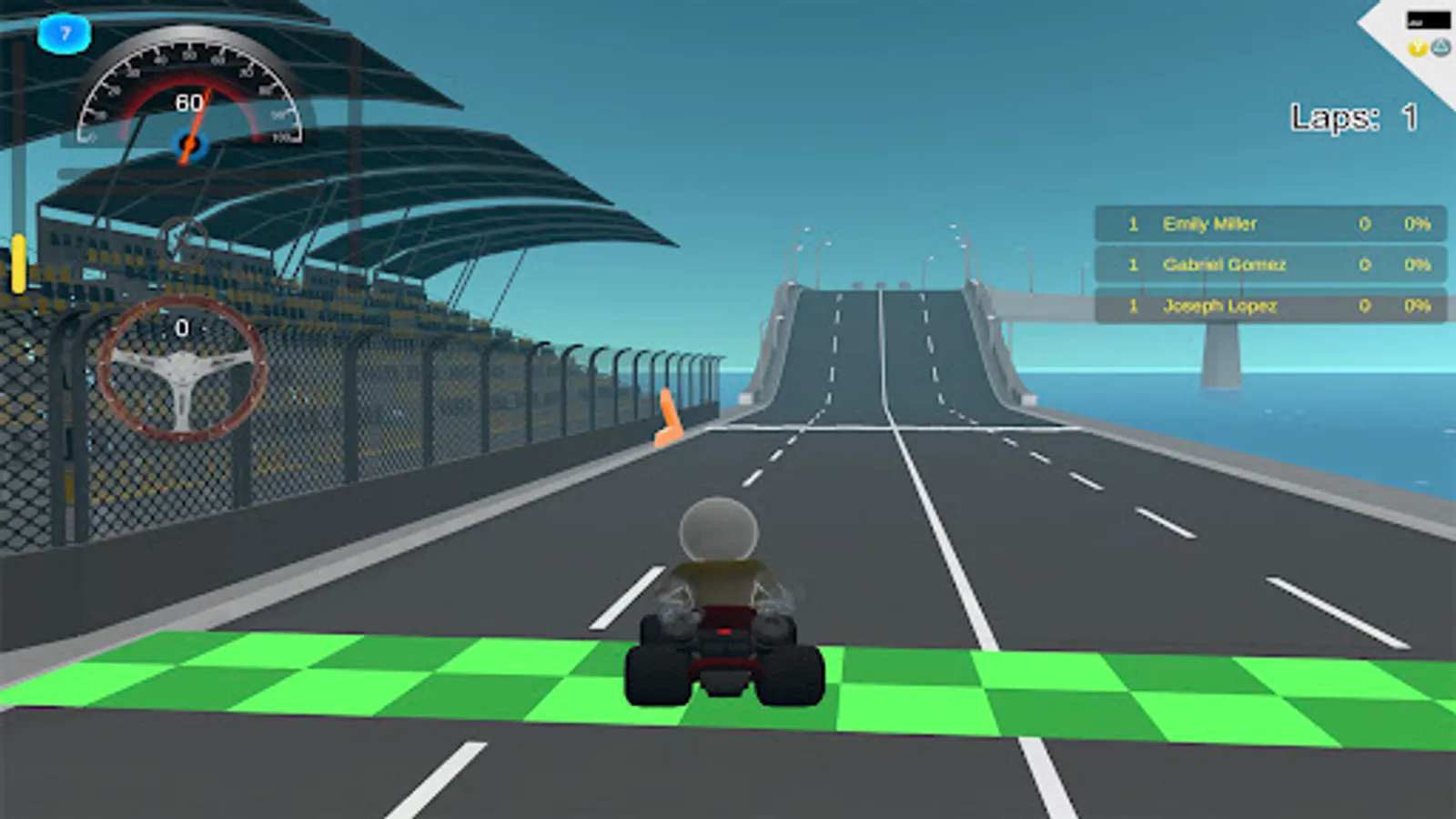Image resolution: width=1456 pixels, height=819 pixels.
Task: Toggle the Gabriel Gomez leaderboard row
Action: [x=1269, y=265]
